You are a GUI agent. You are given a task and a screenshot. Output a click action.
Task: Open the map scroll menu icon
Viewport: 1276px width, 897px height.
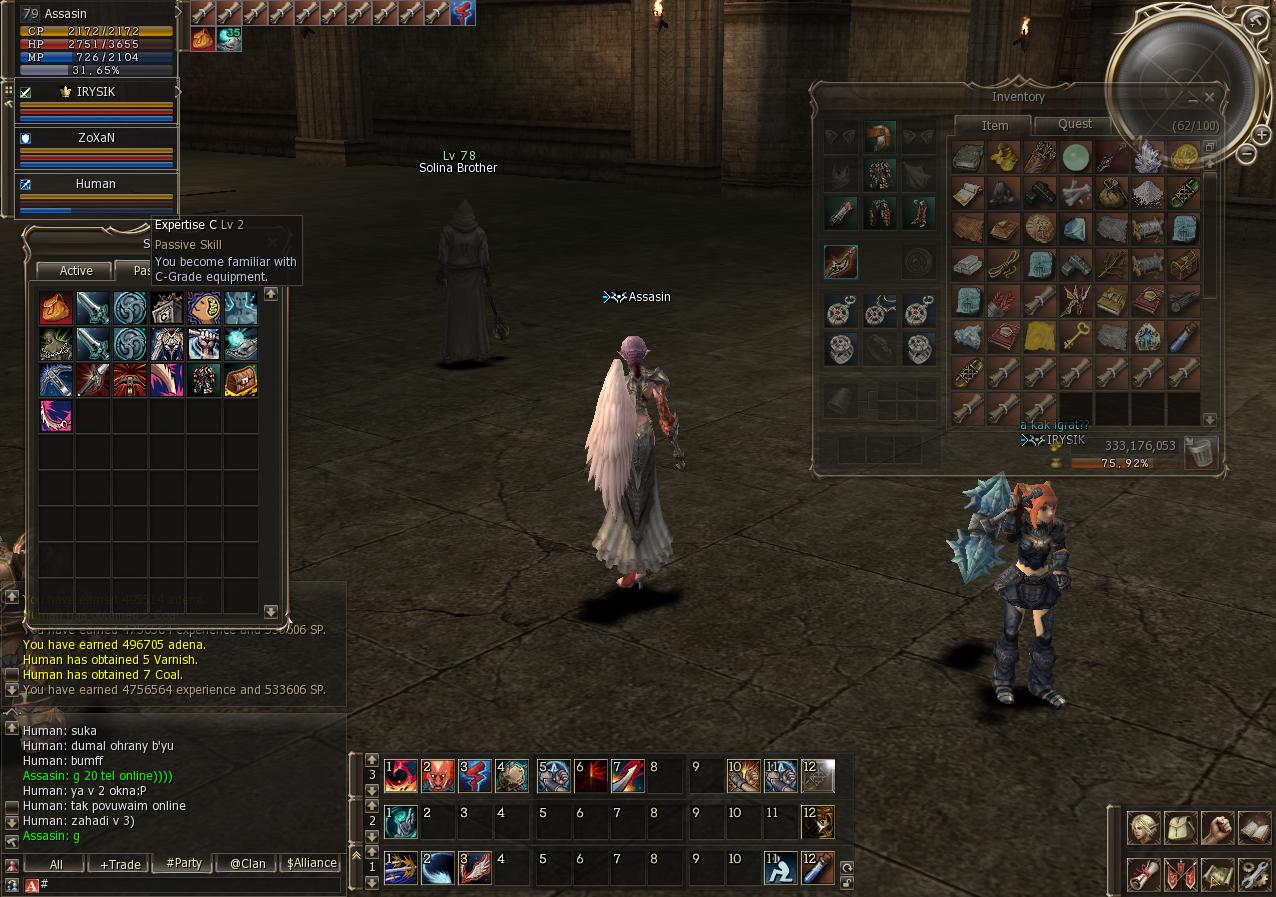coord(1217,875)
